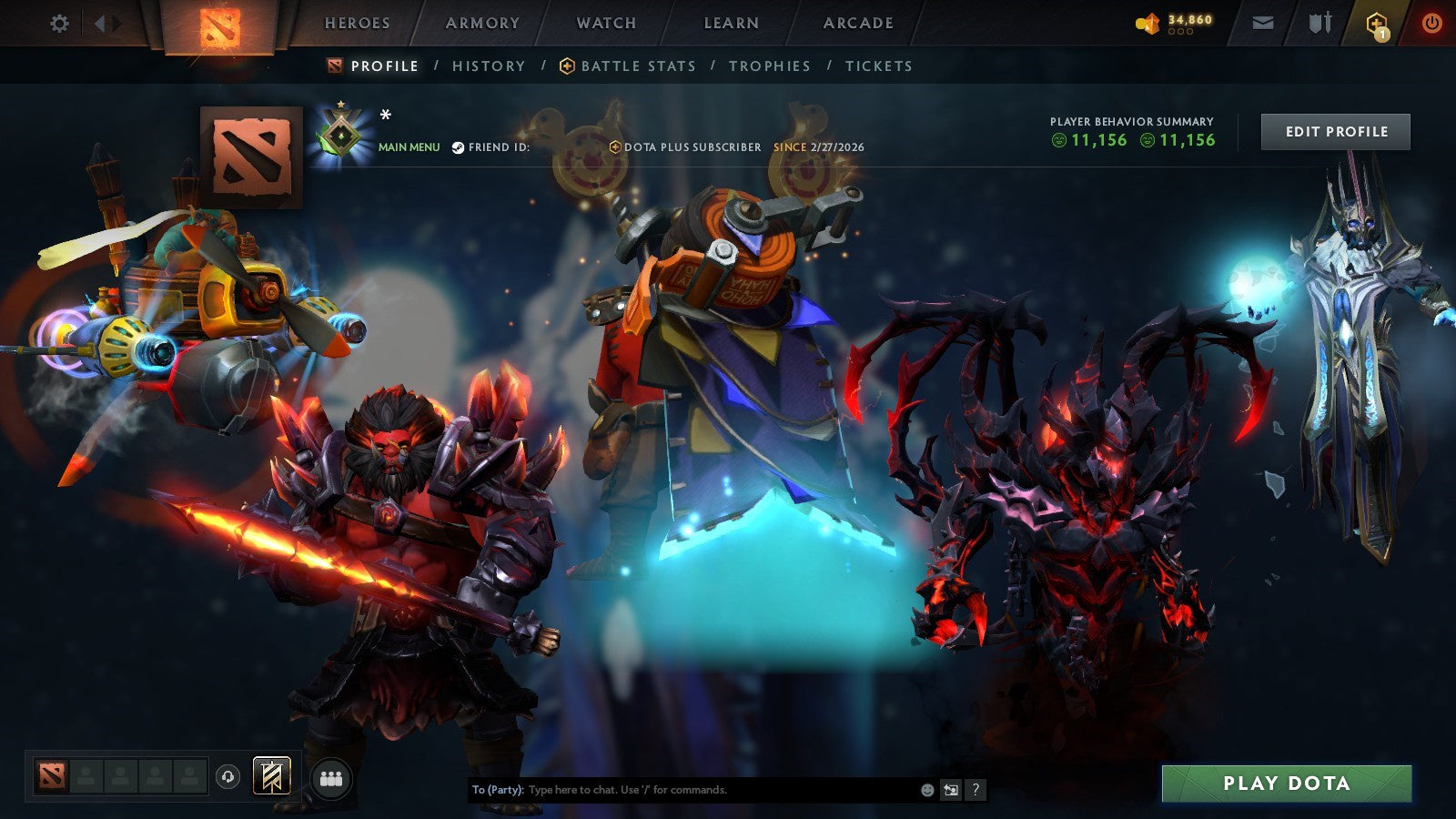This screenshot has width=1456, height=819.
Task: Click the settings gear icon
Action: (x=60, y=24)
